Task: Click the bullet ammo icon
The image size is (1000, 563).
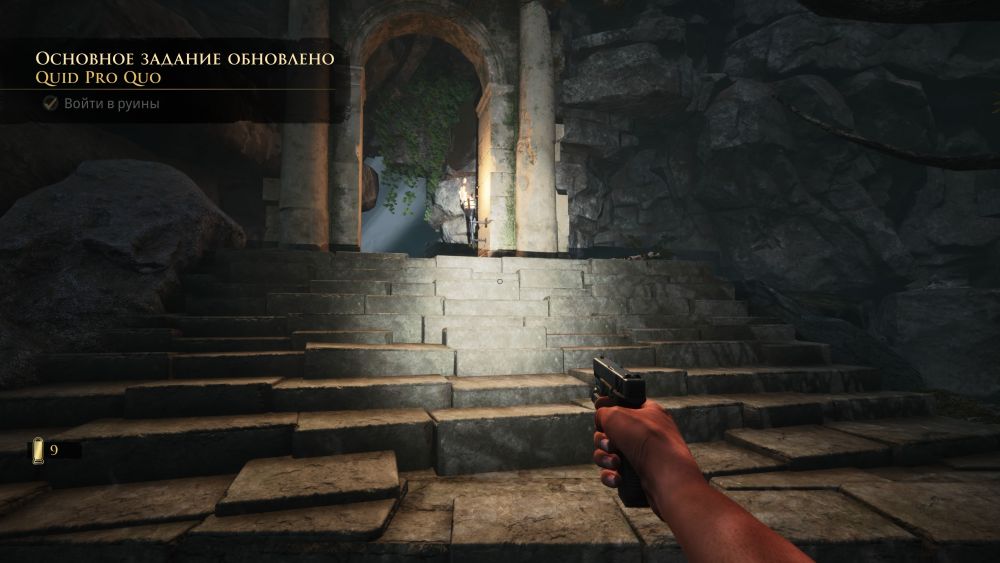Action: click(x=38, y=450)
